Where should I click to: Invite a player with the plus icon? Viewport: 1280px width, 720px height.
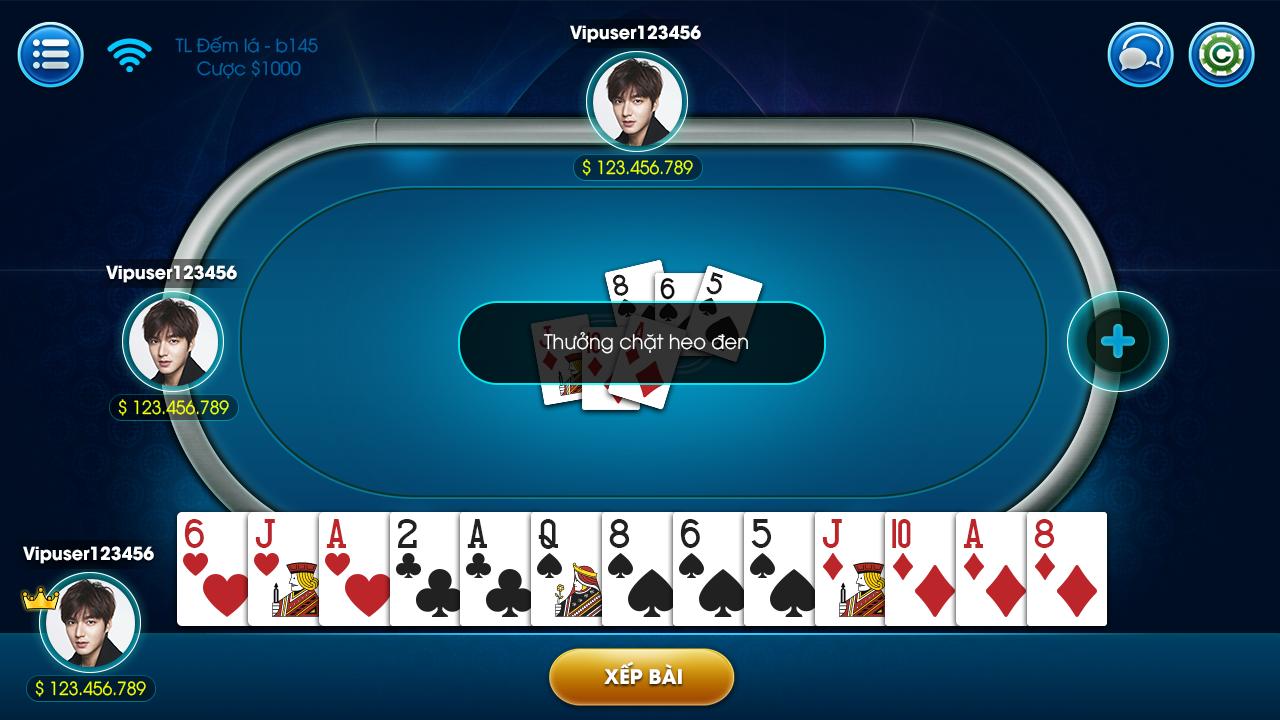(x=1117, y=341)
